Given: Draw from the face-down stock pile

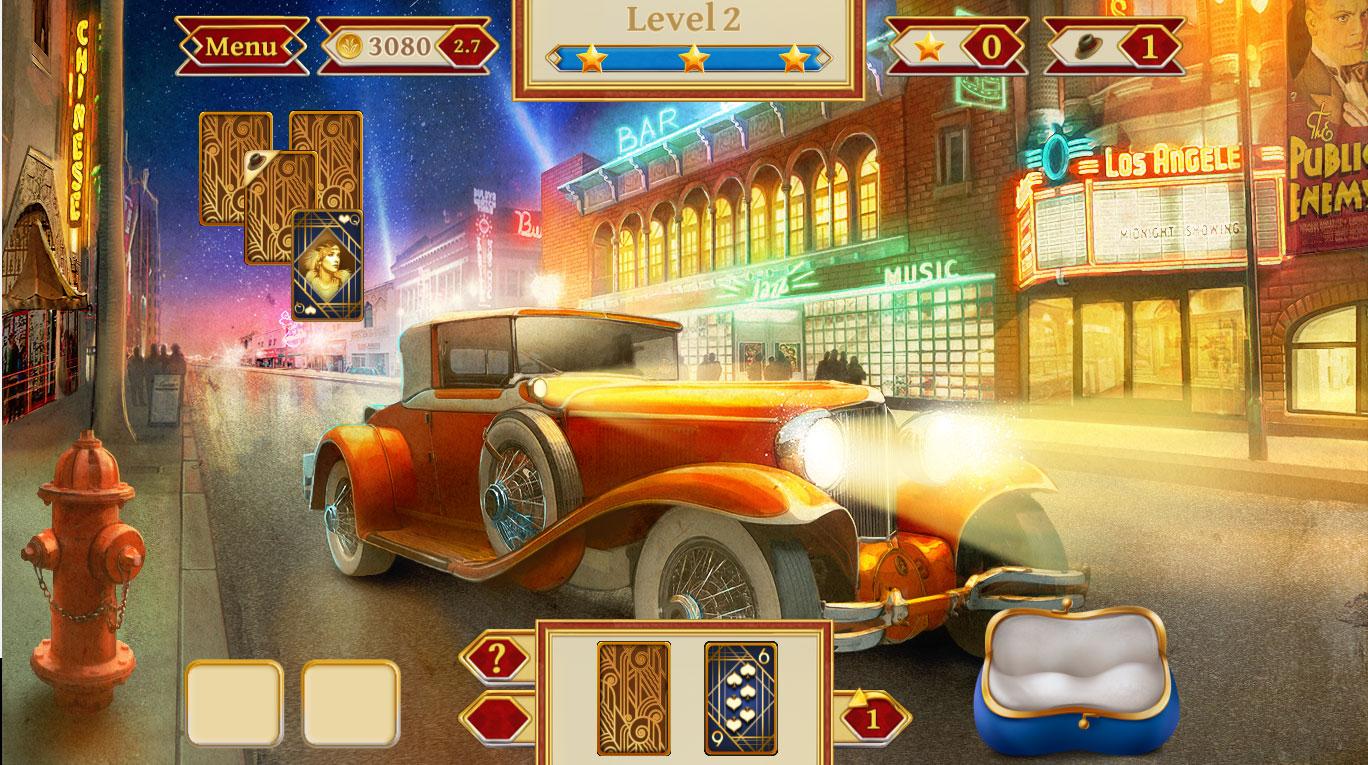Looking at the screenshot, I should click(633, 698).
